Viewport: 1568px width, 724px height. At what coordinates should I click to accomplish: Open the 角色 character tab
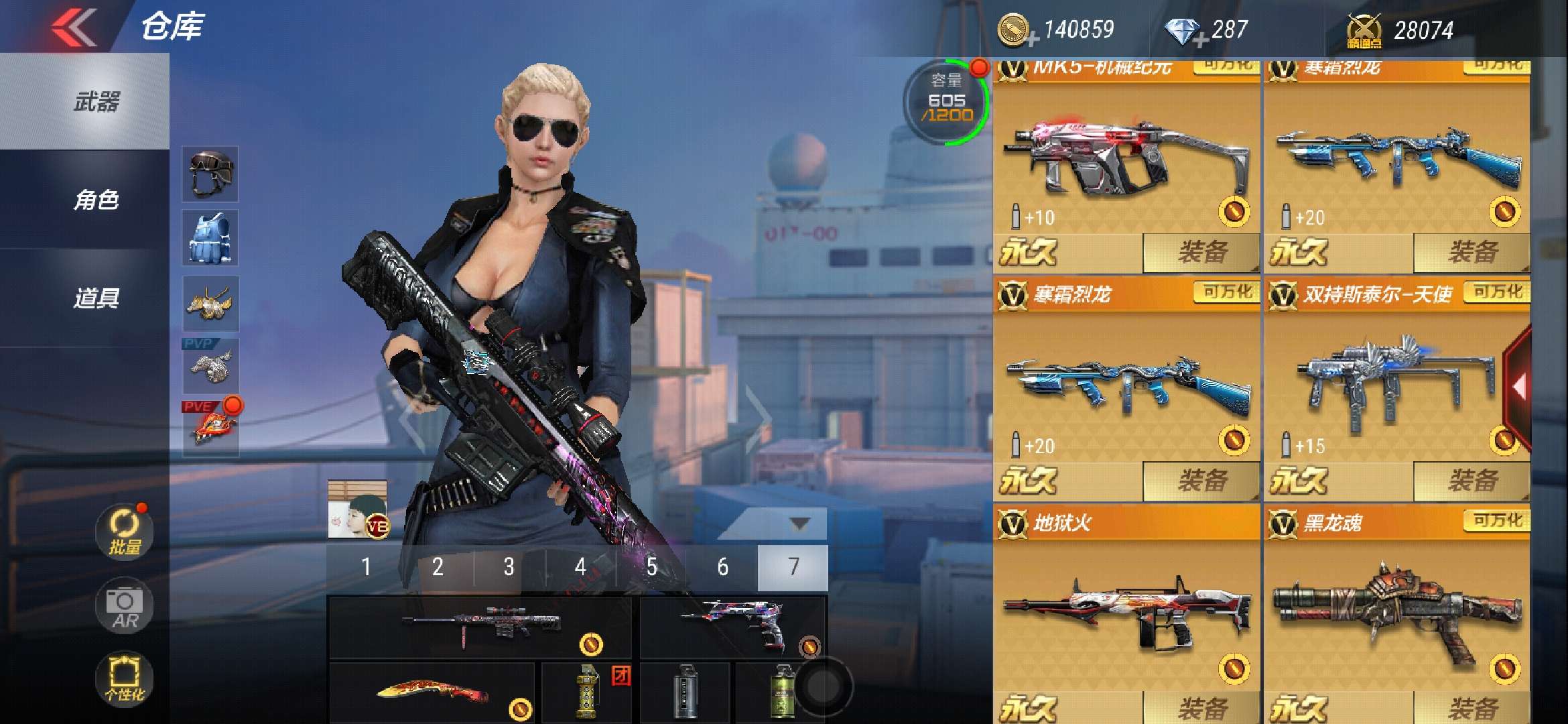click(96, 200)
